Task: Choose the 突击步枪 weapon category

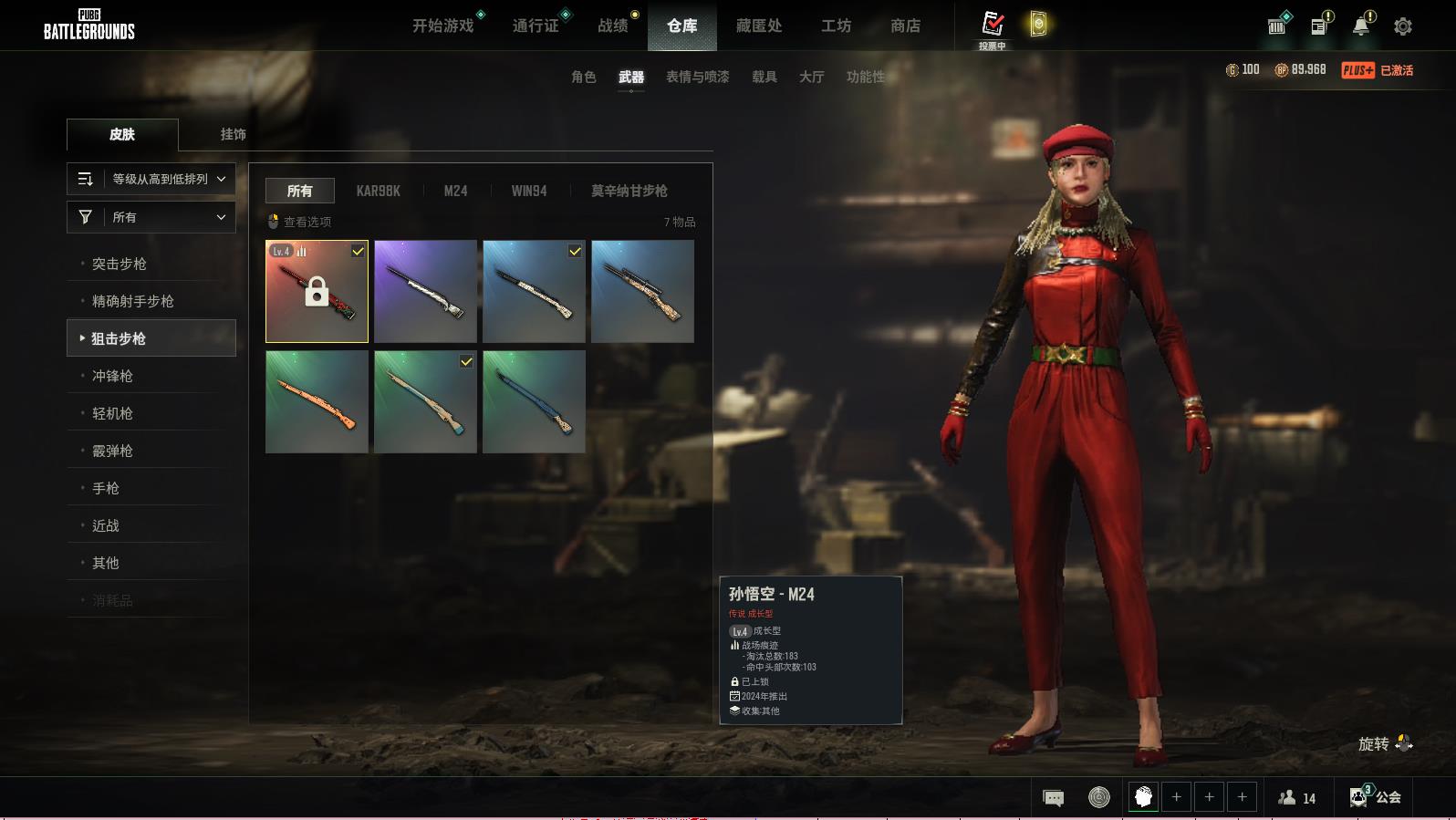Action: tap(120, 264)
